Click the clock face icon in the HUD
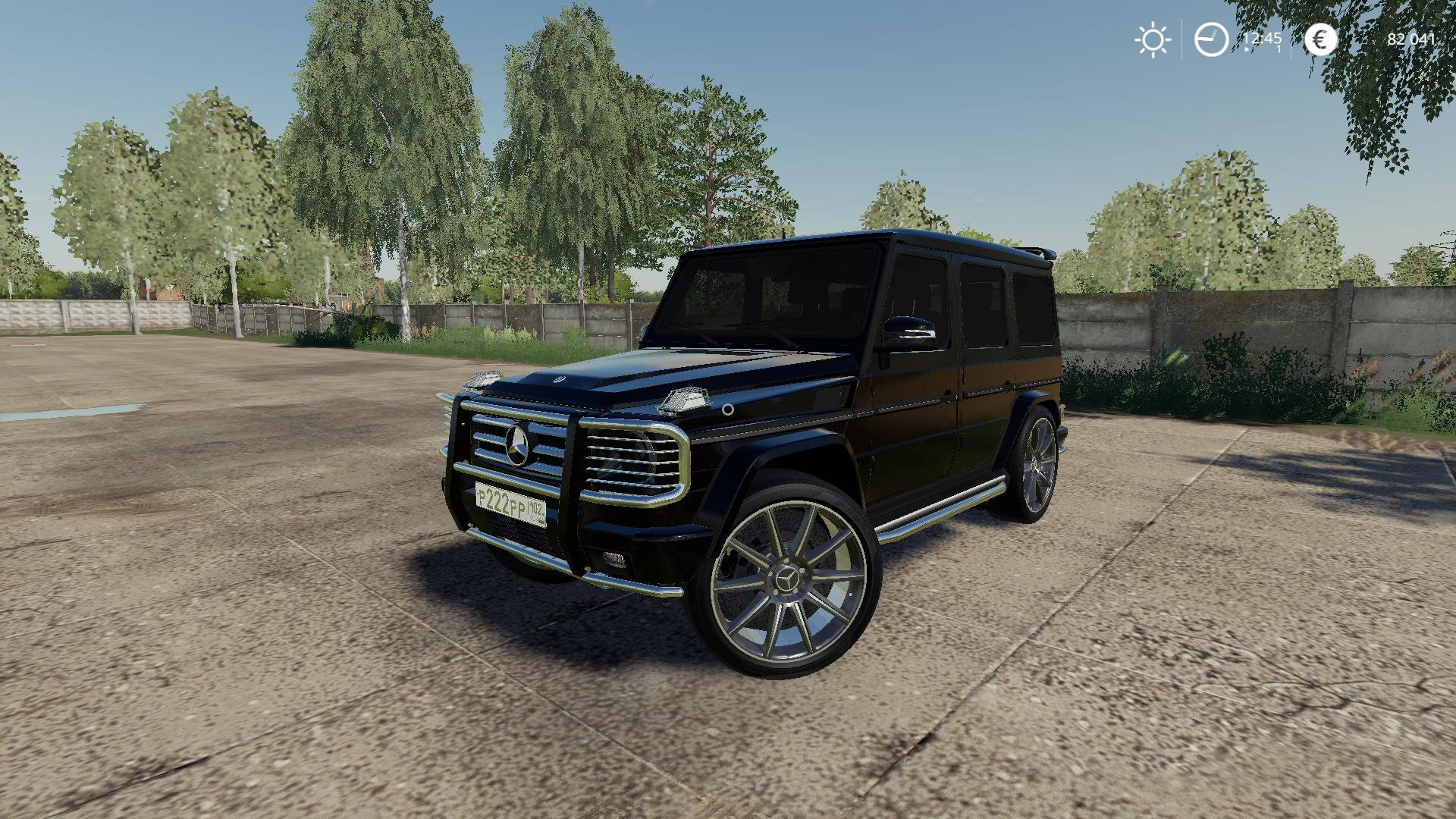The width and height of the screenshot is (1456, 819). coord(1211,39)
